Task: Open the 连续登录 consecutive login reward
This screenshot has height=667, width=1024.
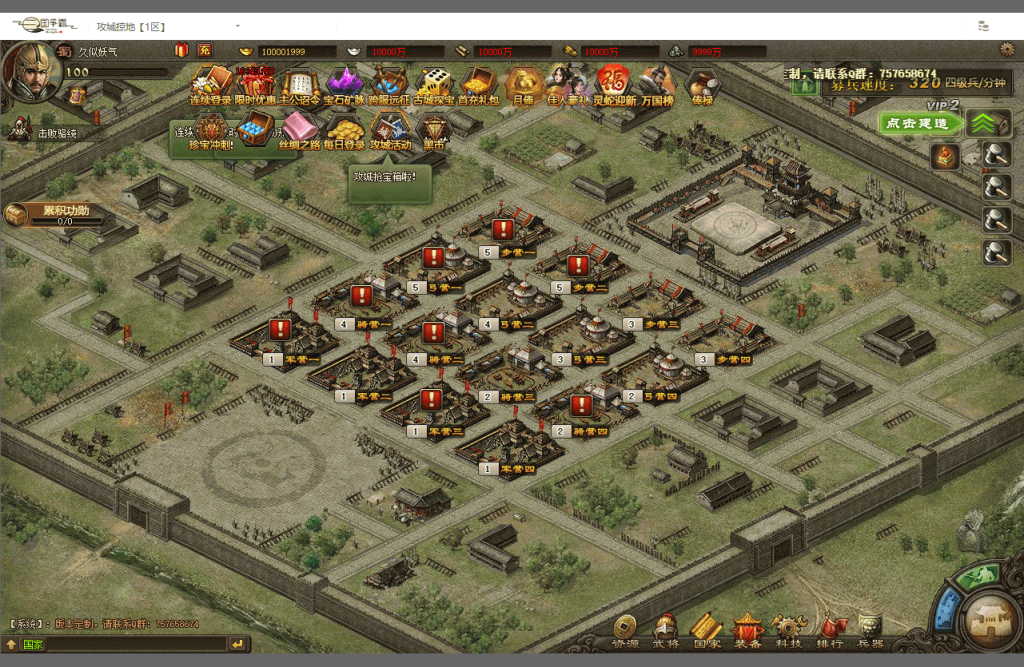Action: pyautogui.click(x=211, y=83)
